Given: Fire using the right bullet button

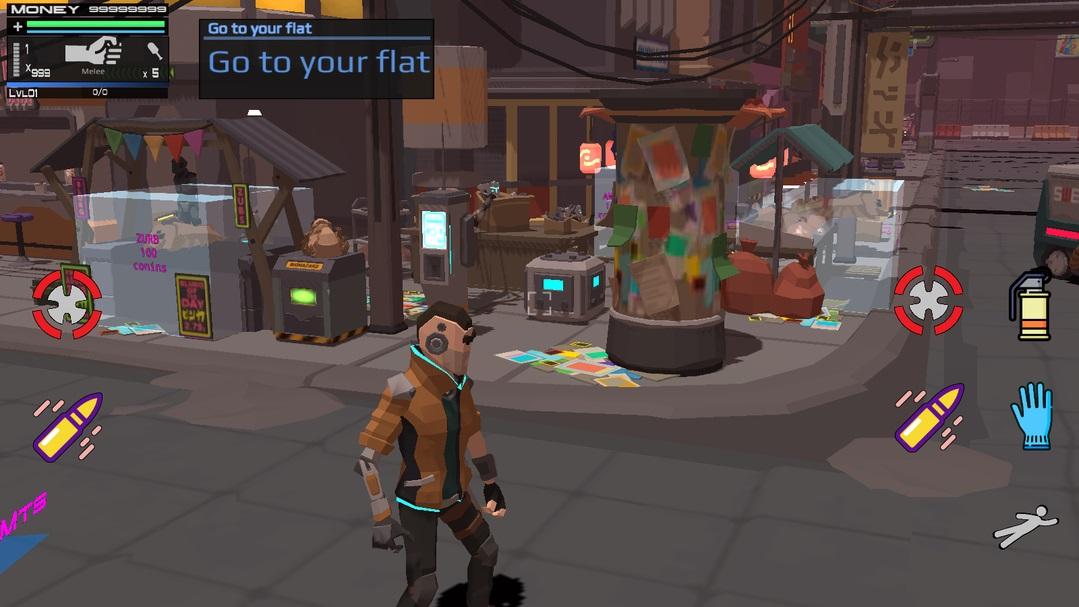Looking at the screenshot, I should tap(929, 417).
